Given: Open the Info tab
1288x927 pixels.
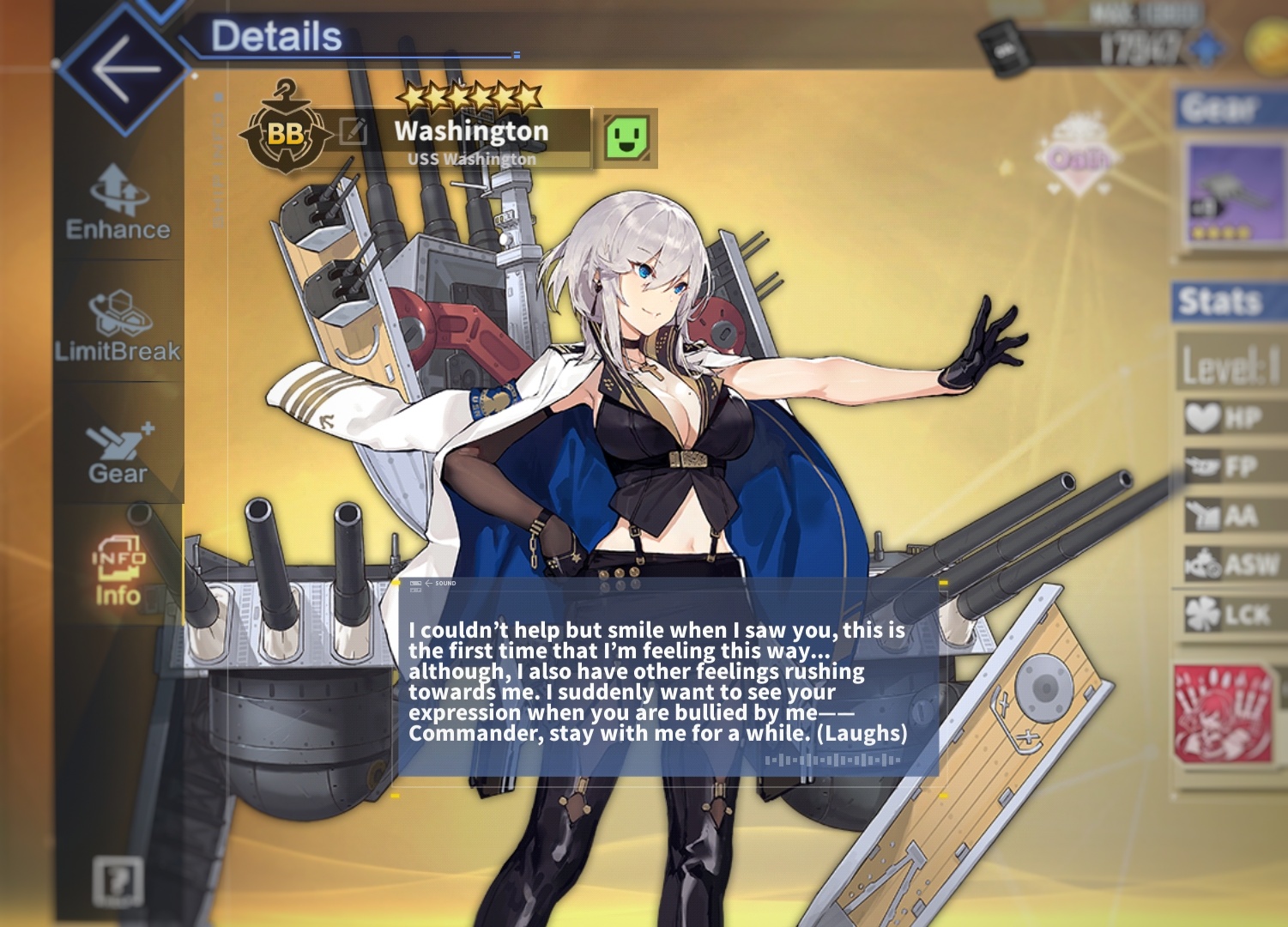Looking at the screenshot, I should coord(118,571).
